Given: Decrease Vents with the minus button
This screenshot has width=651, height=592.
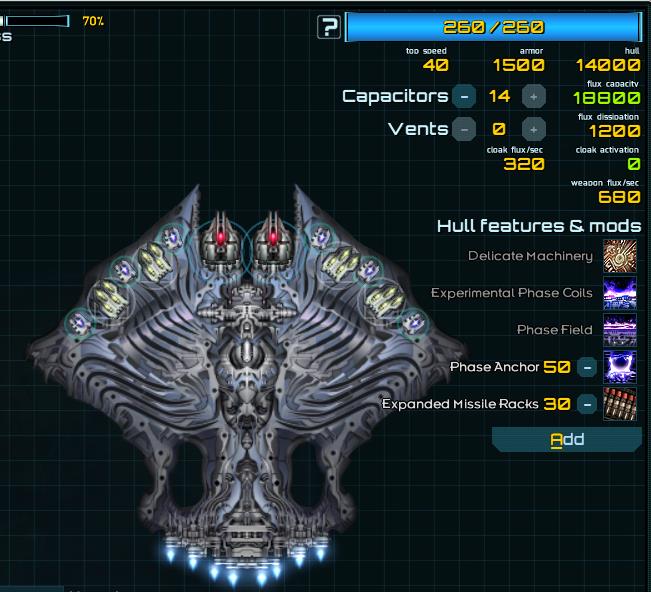Looking at the screenshot, I should tap(464, 129).
